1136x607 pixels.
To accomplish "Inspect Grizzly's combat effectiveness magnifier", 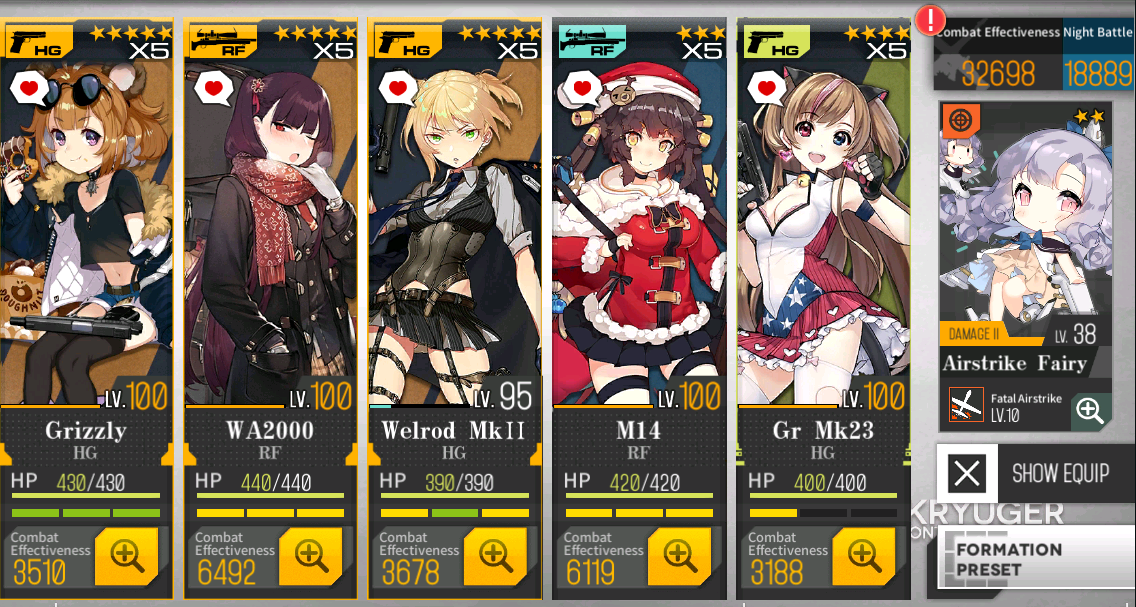I will pos(127,556).
